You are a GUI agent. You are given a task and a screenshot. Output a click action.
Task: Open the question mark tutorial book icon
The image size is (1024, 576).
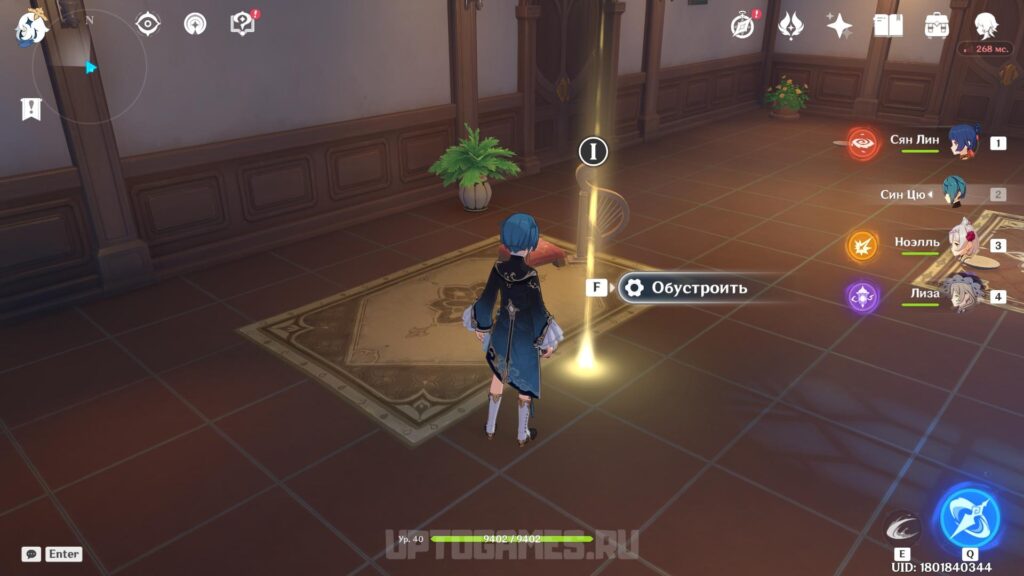click(x=243, y=23)
